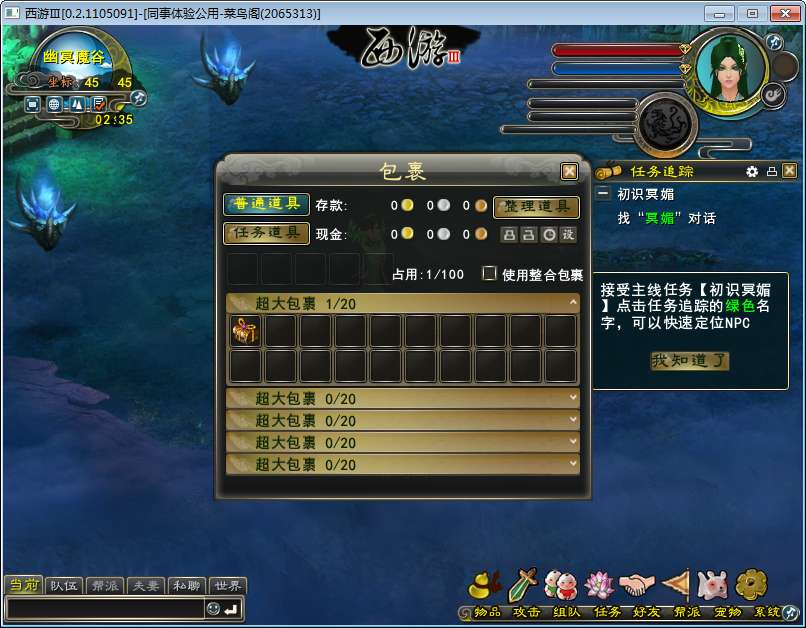This screenshot has height=628, width=806.
Task: Open quest tracker gear settings
Action: pos(752,171)
